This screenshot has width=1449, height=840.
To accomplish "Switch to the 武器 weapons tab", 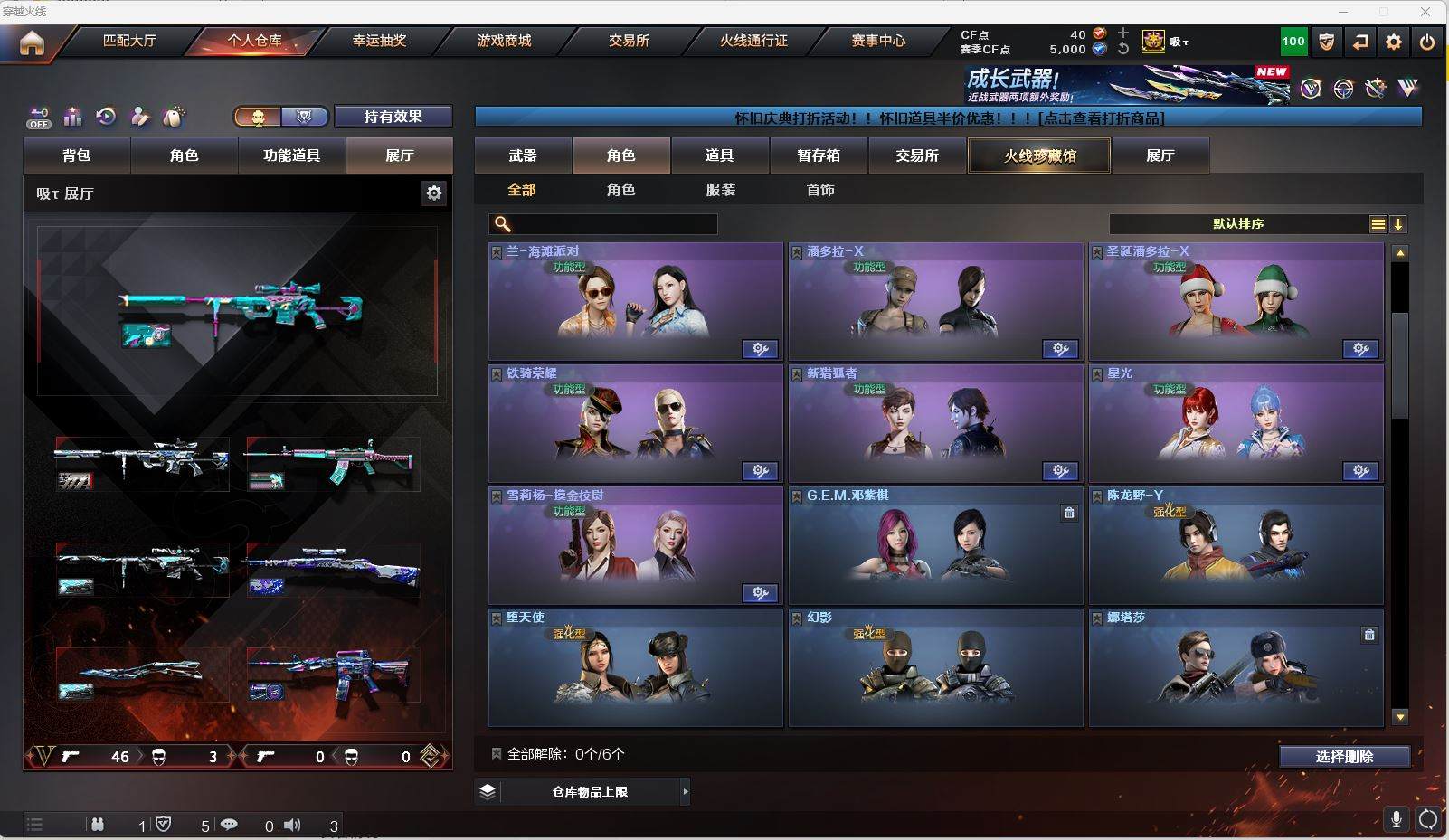I will pyautogui.click(x=523, y=156).
